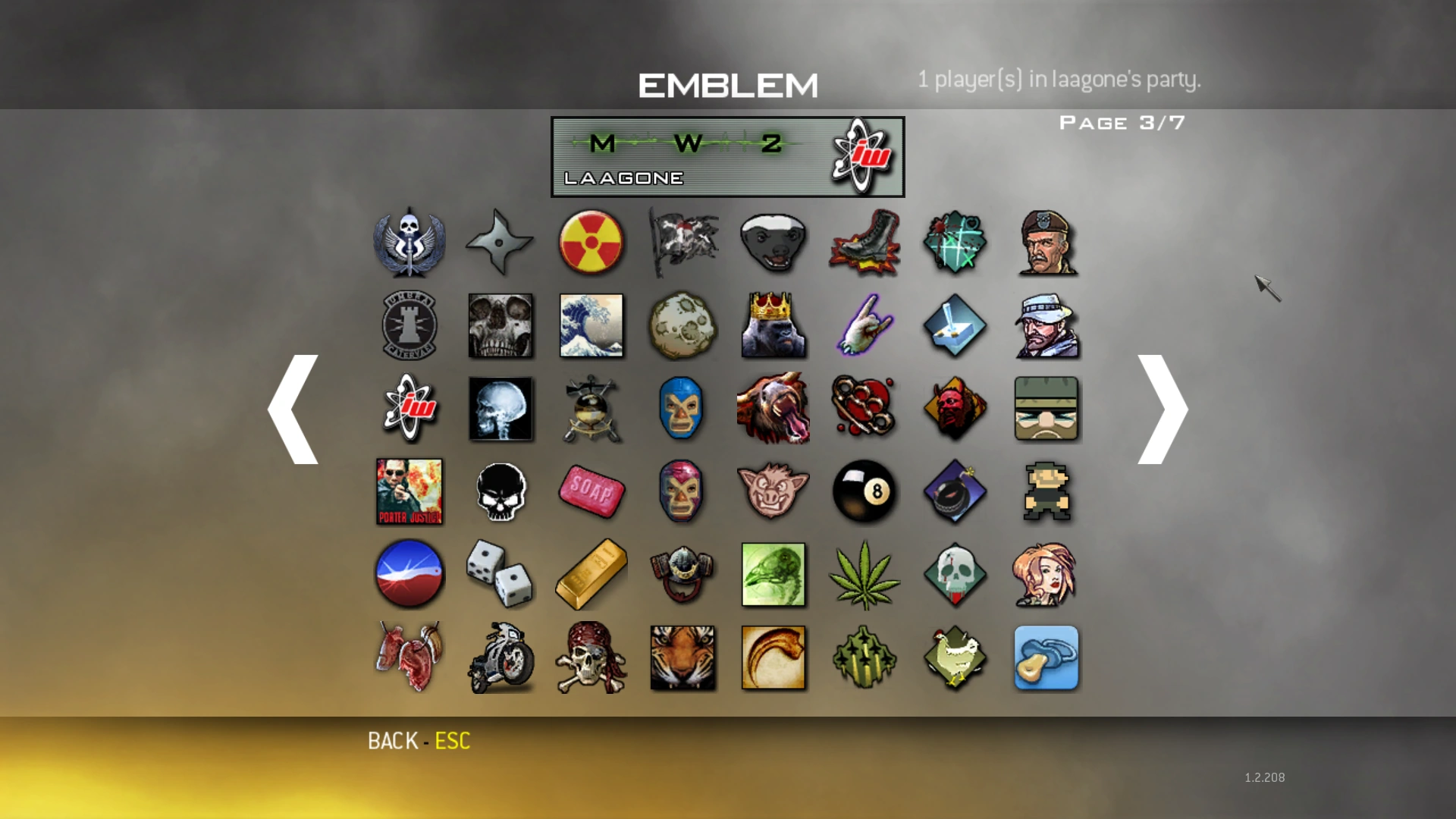Select the radiation symbol emblem
Viewport: 1456px width, 819px height.
click(591, 243)
